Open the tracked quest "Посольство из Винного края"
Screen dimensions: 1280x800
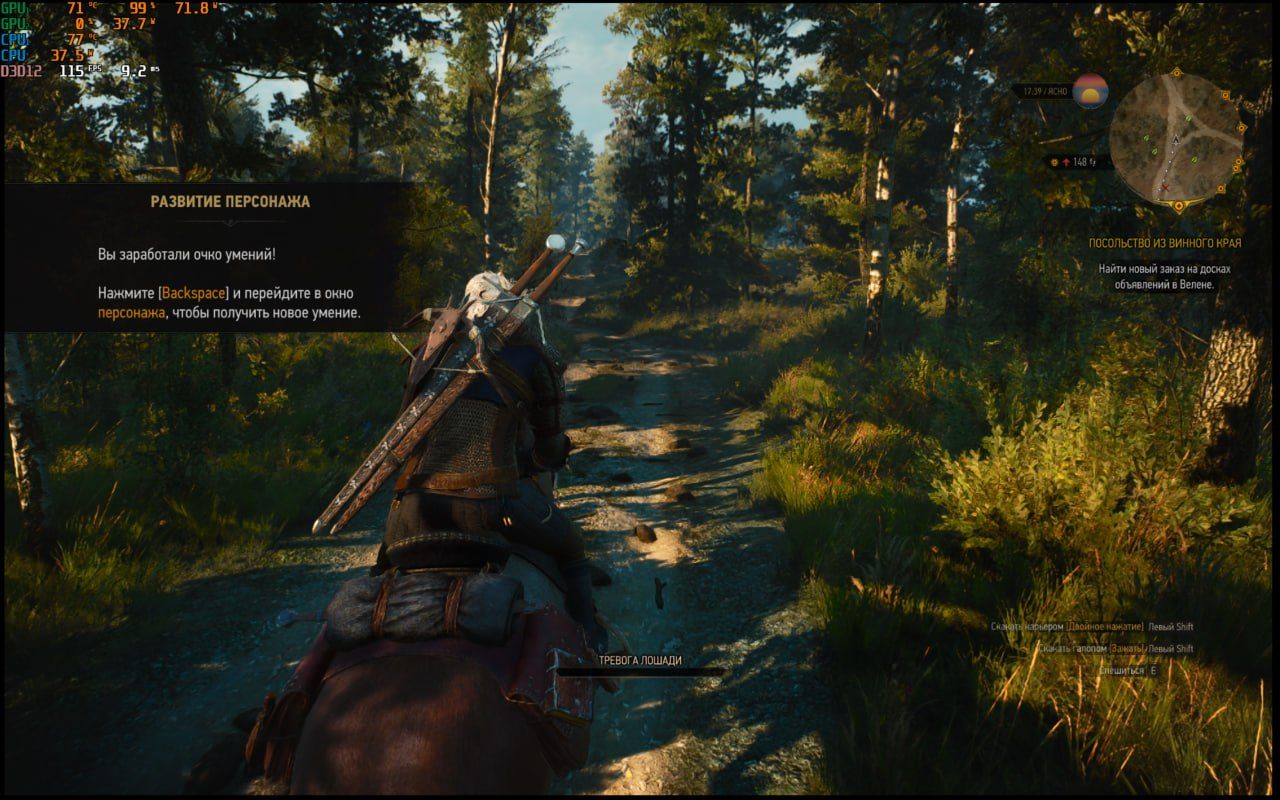[1165, 243]
